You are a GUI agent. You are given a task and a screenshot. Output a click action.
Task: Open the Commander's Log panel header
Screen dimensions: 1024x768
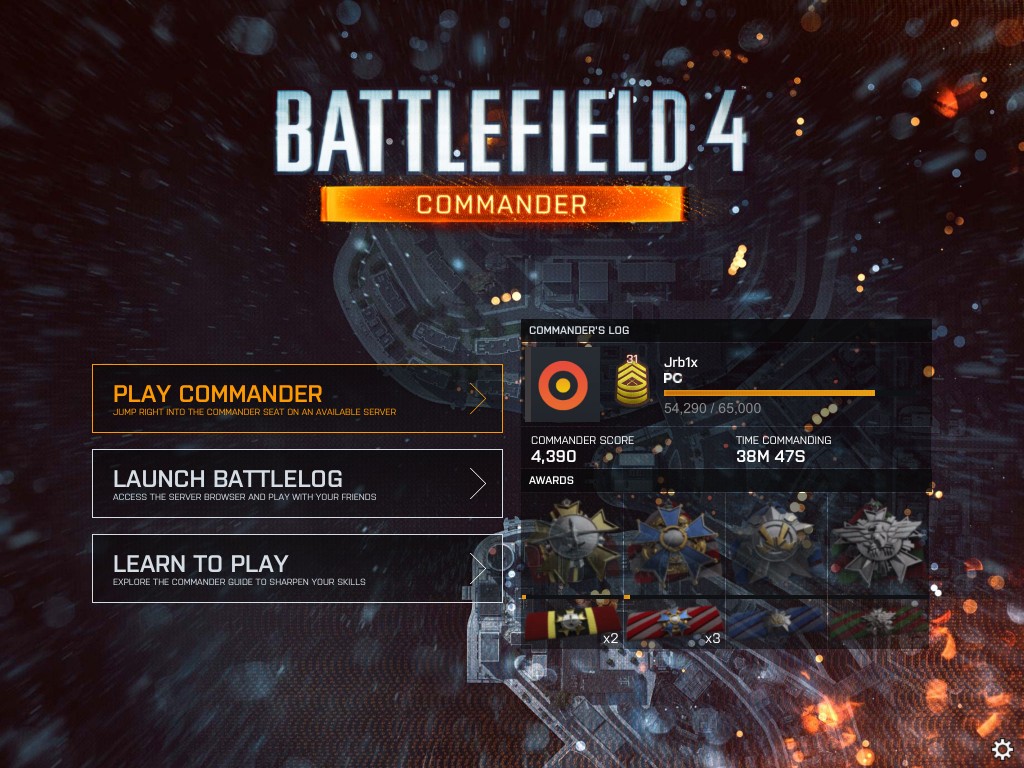[726, 330]
